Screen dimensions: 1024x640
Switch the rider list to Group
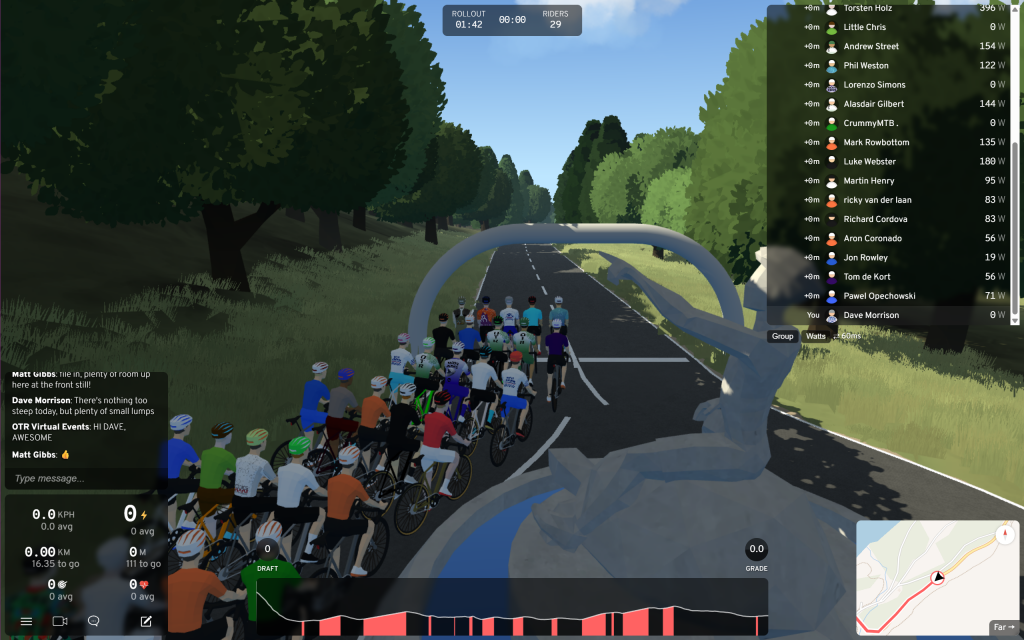(x=782, y=336)
